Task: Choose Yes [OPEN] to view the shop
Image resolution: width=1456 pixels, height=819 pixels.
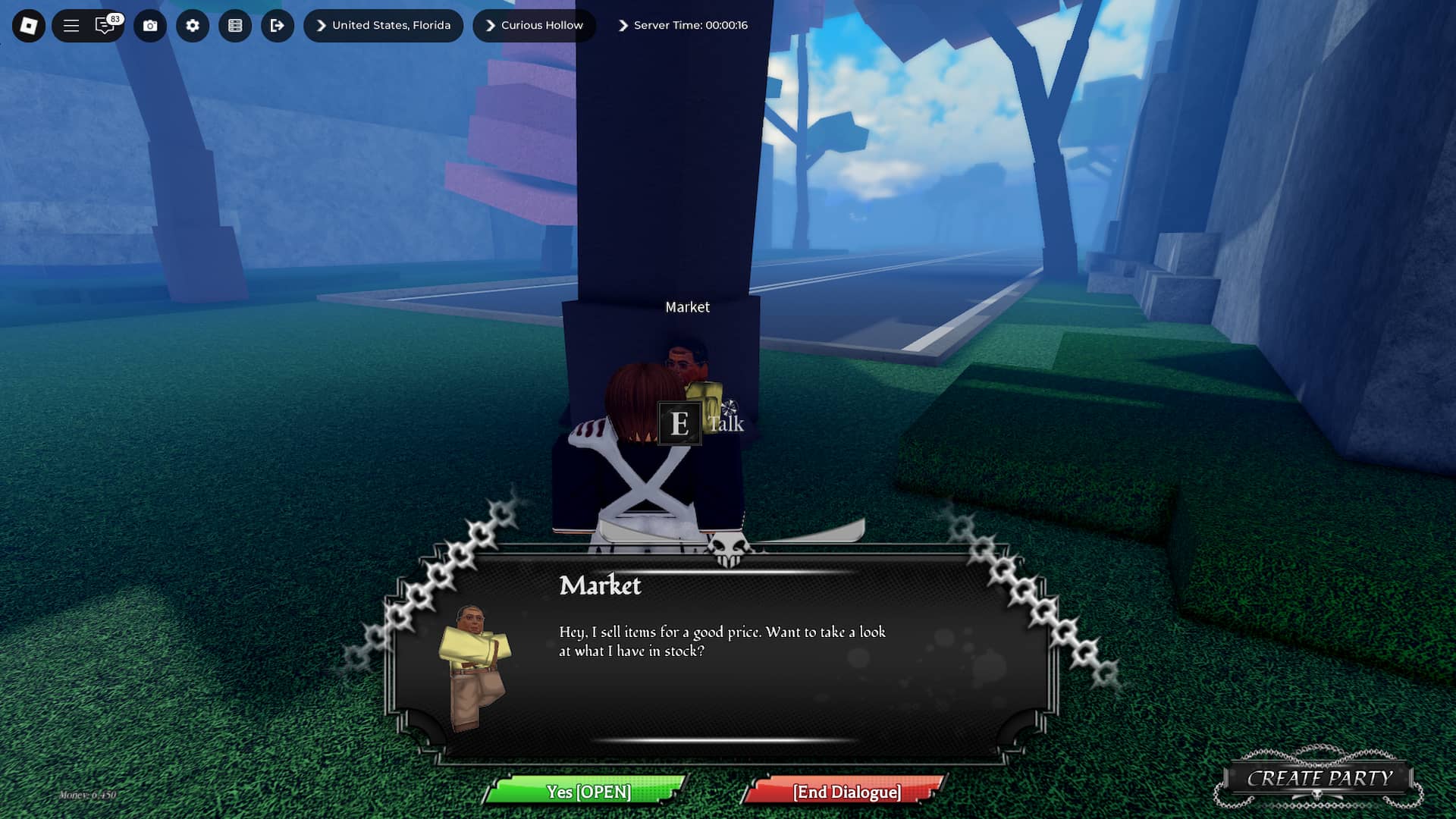Action: (588, 792)
